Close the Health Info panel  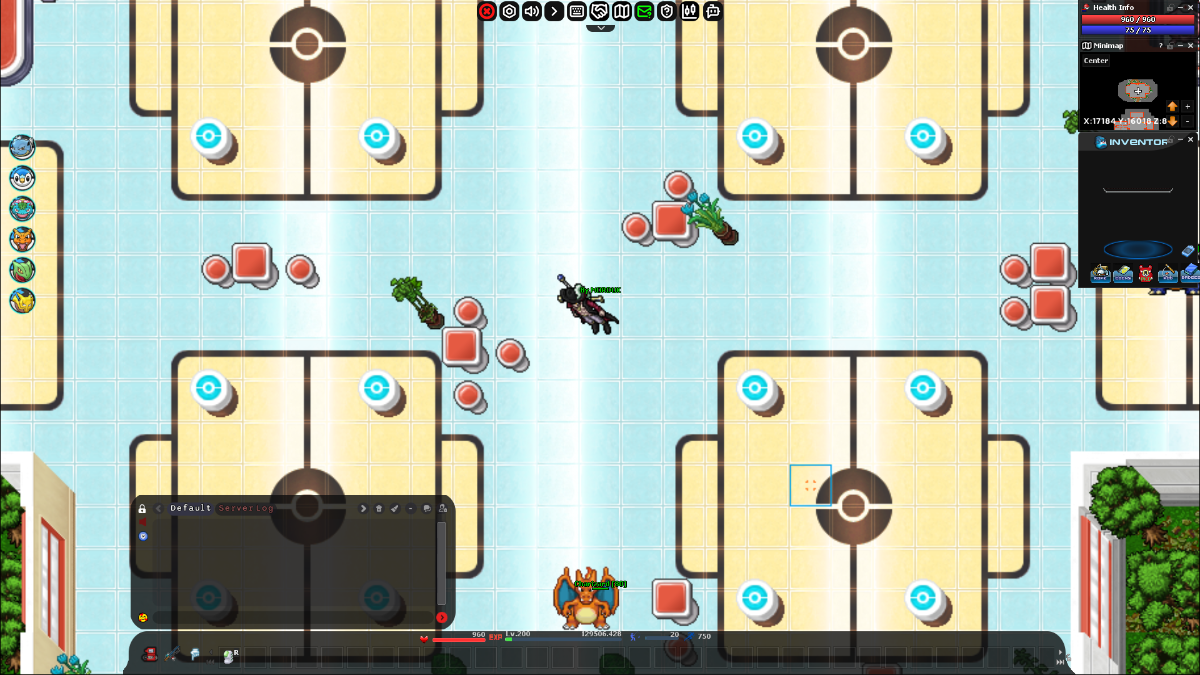click(x=1190, y=7)
